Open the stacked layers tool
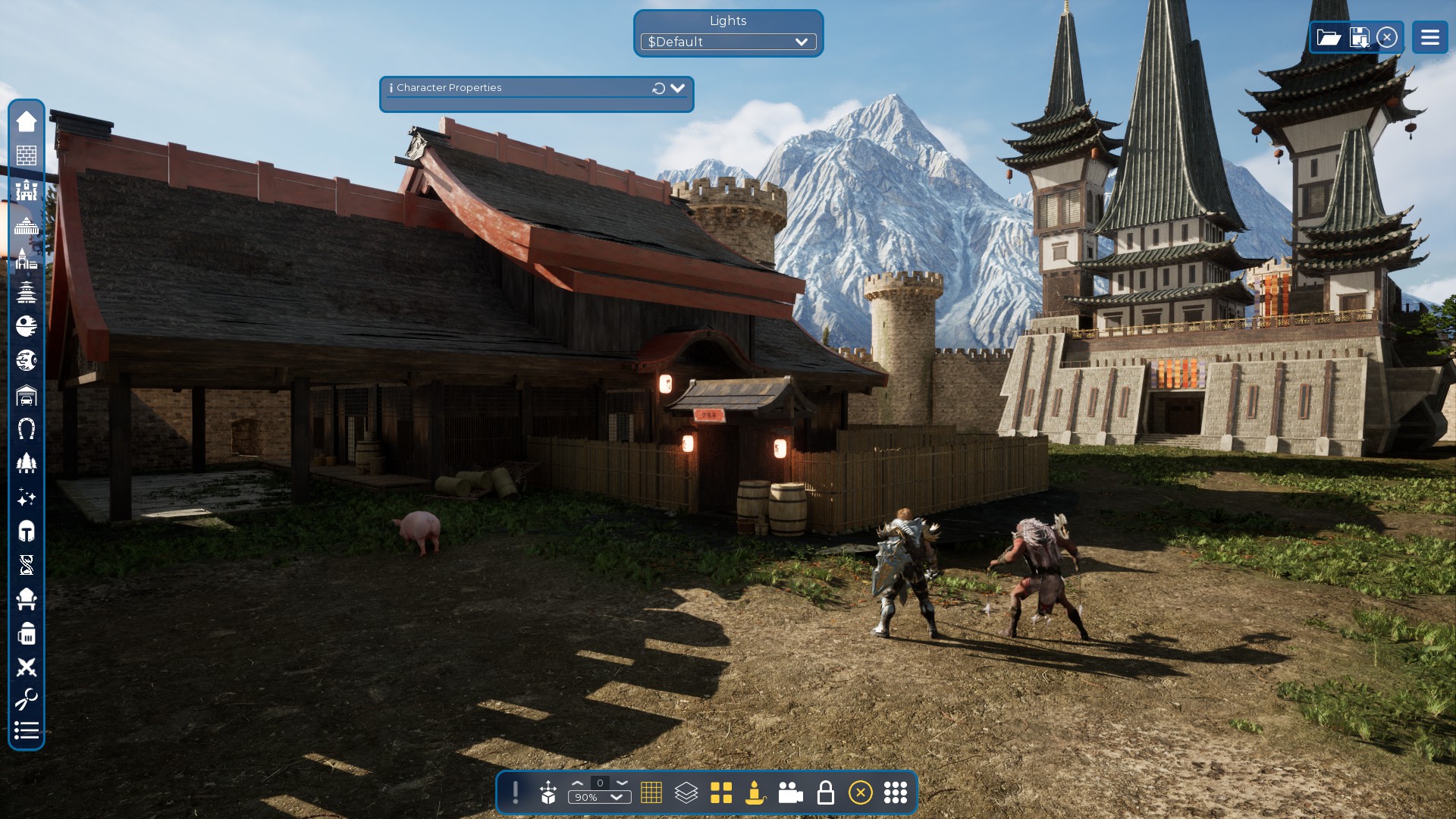Viewport: 1456px width, 819px height. point(686,792)
